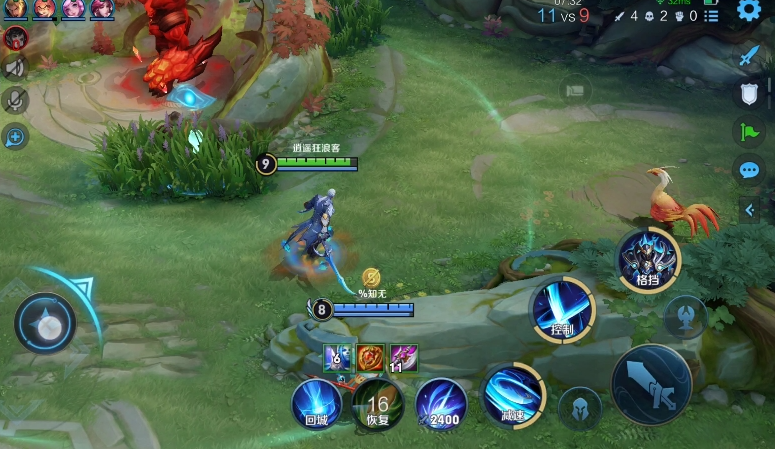The height and width of the screenshot is (449, 775).
Task: Cast the 减速 slow ability
Action: click(513, 394)
